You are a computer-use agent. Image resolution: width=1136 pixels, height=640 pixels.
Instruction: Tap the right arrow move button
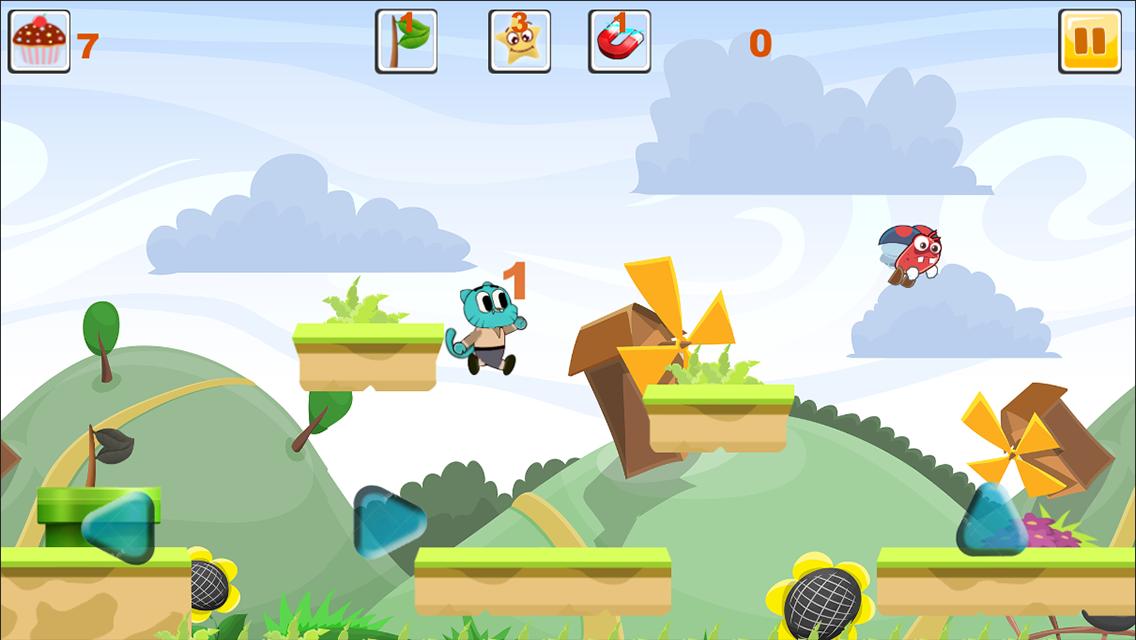[x=389, y=521]
